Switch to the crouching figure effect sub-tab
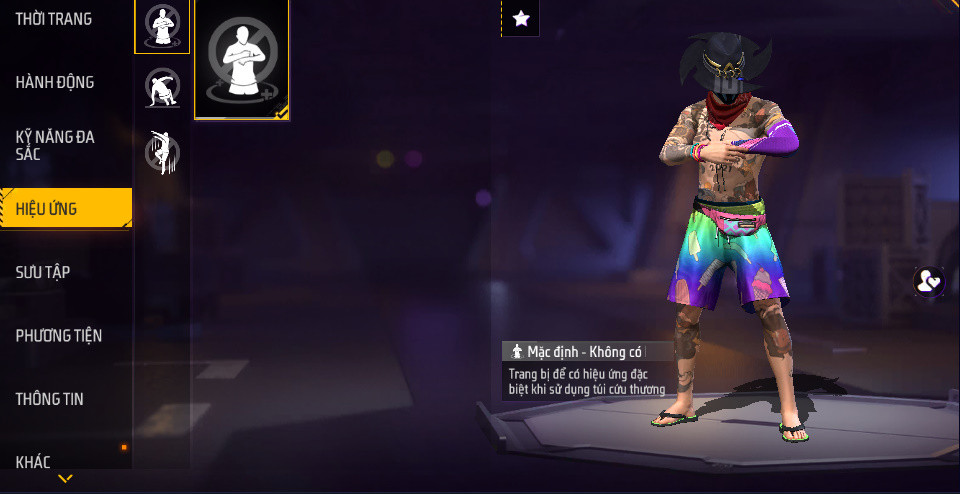 tap(162, 88)
